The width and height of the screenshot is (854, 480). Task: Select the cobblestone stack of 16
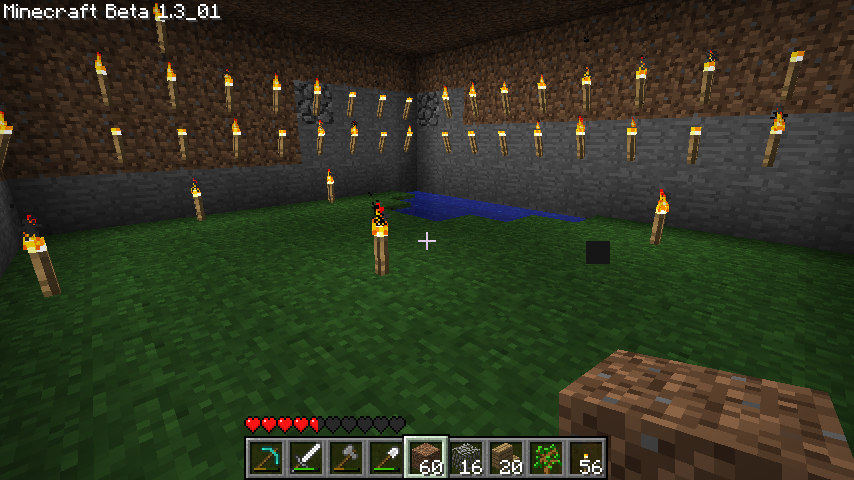(x=466, y=458)
